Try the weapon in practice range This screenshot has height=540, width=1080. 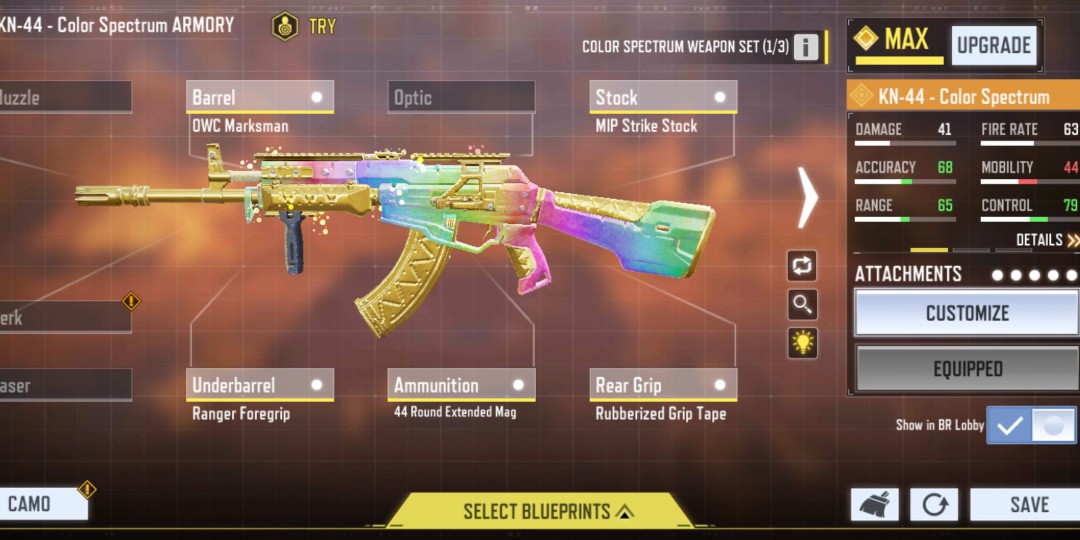[x=304, y=26]
